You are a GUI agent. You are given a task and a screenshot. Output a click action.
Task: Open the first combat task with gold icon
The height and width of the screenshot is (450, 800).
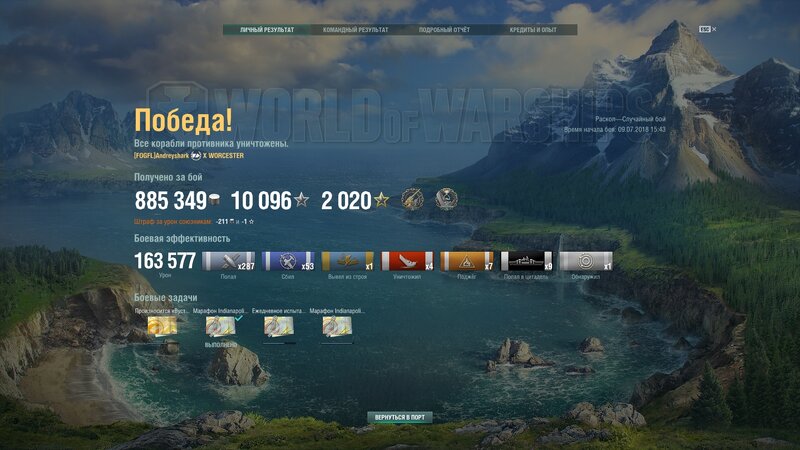[x=162, y=325]
